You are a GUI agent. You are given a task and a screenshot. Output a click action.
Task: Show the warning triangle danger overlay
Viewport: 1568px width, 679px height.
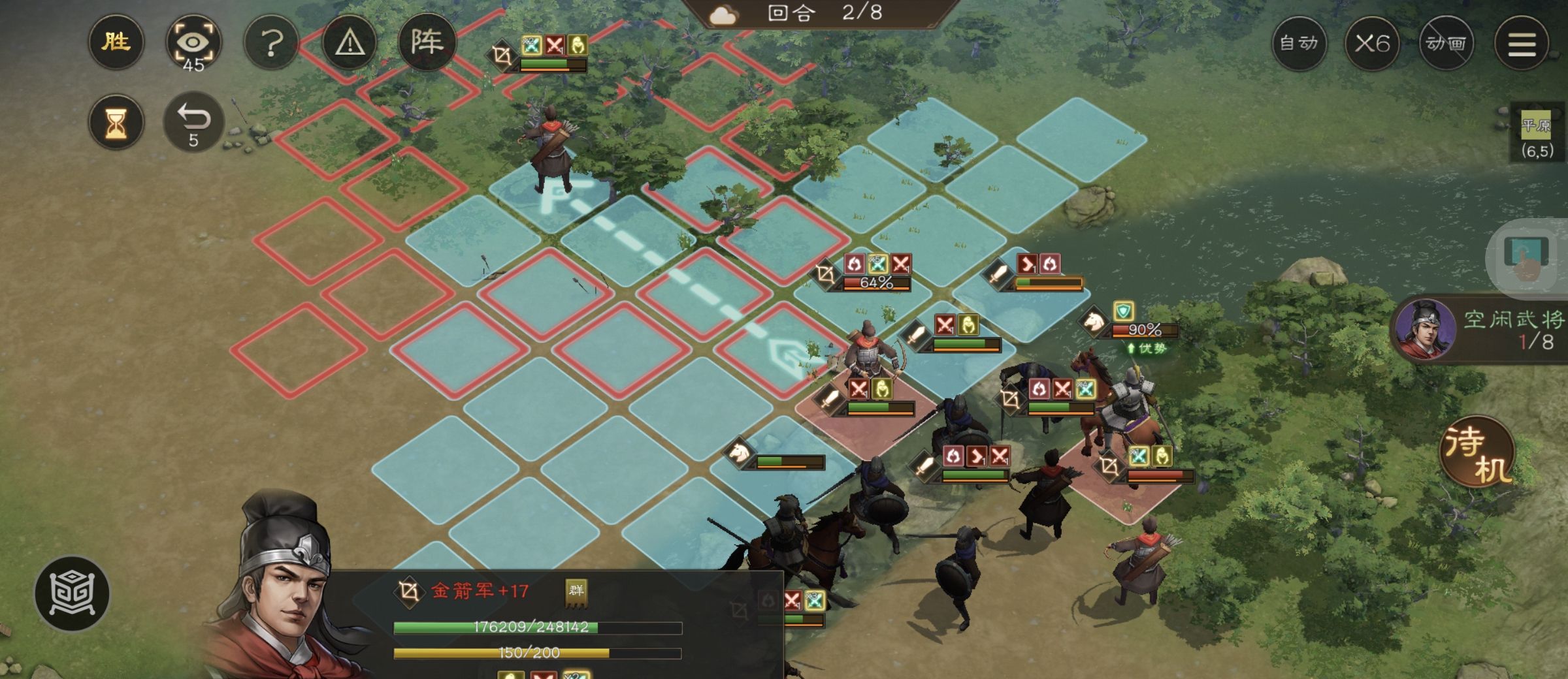tap(350, 43)
